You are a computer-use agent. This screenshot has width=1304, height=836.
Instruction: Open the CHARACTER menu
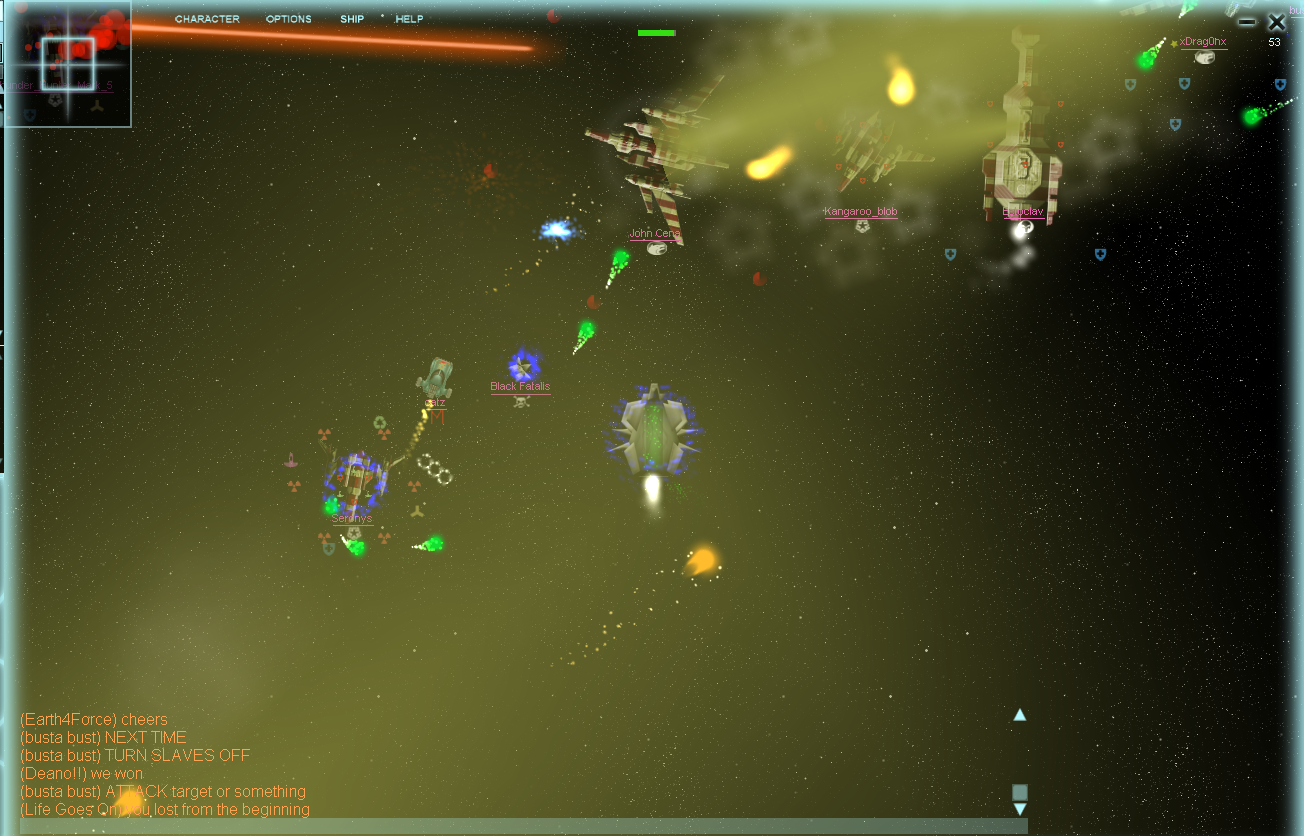pyautogui.click(x=207, y=19)
